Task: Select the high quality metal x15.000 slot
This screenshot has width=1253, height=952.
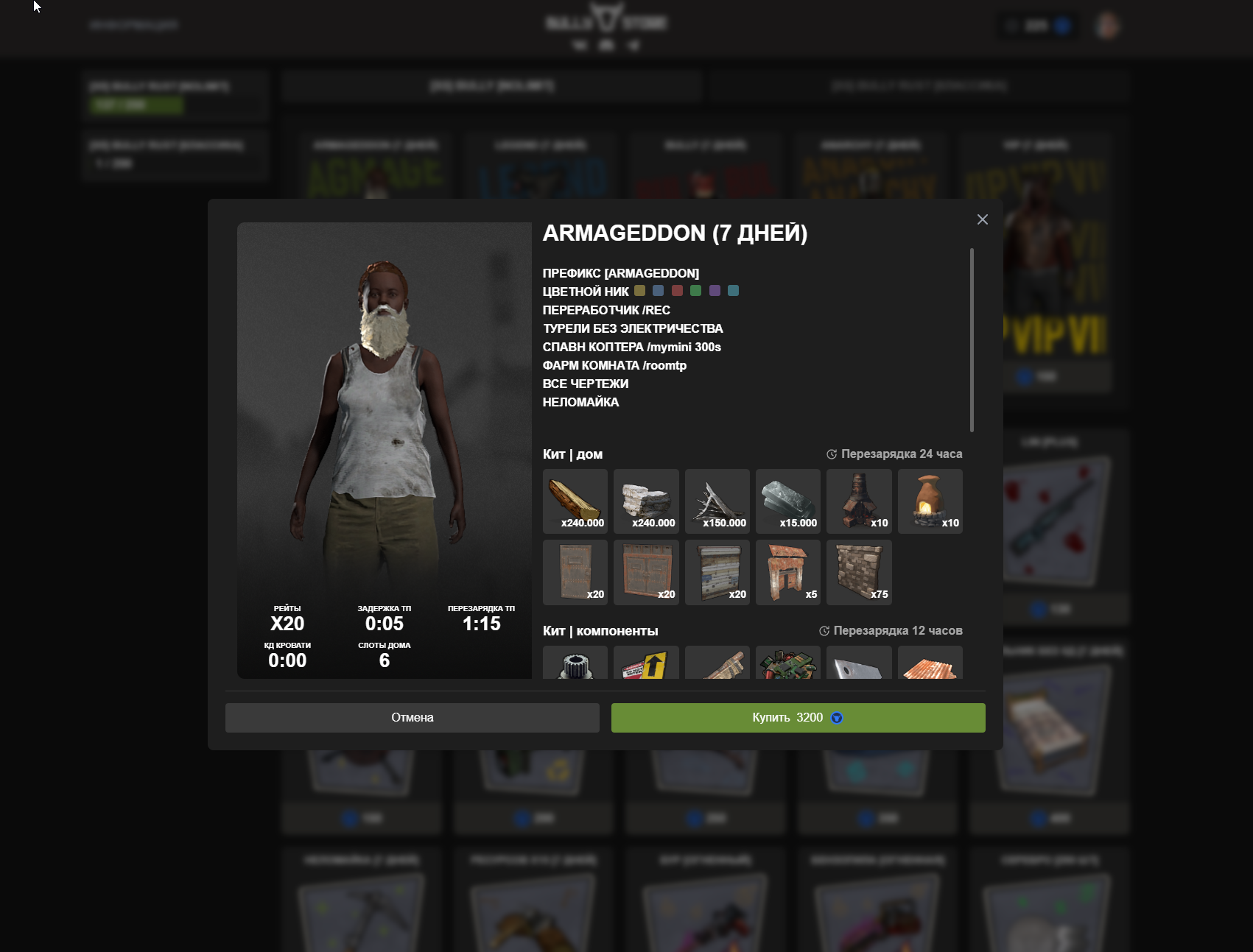Action: (x=788, y=501)
